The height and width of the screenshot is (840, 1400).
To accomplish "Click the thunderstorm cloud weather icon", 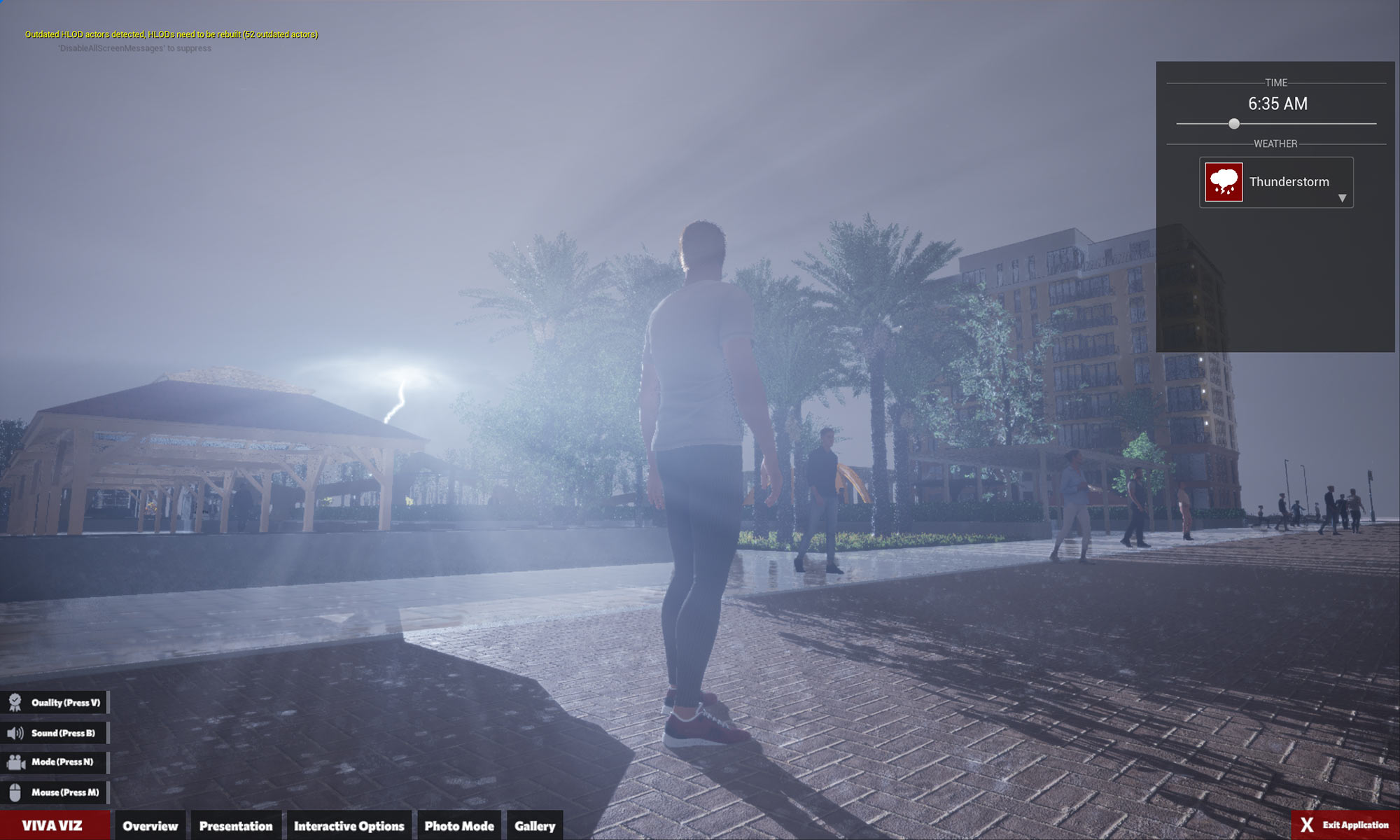I will point(1224,182).
